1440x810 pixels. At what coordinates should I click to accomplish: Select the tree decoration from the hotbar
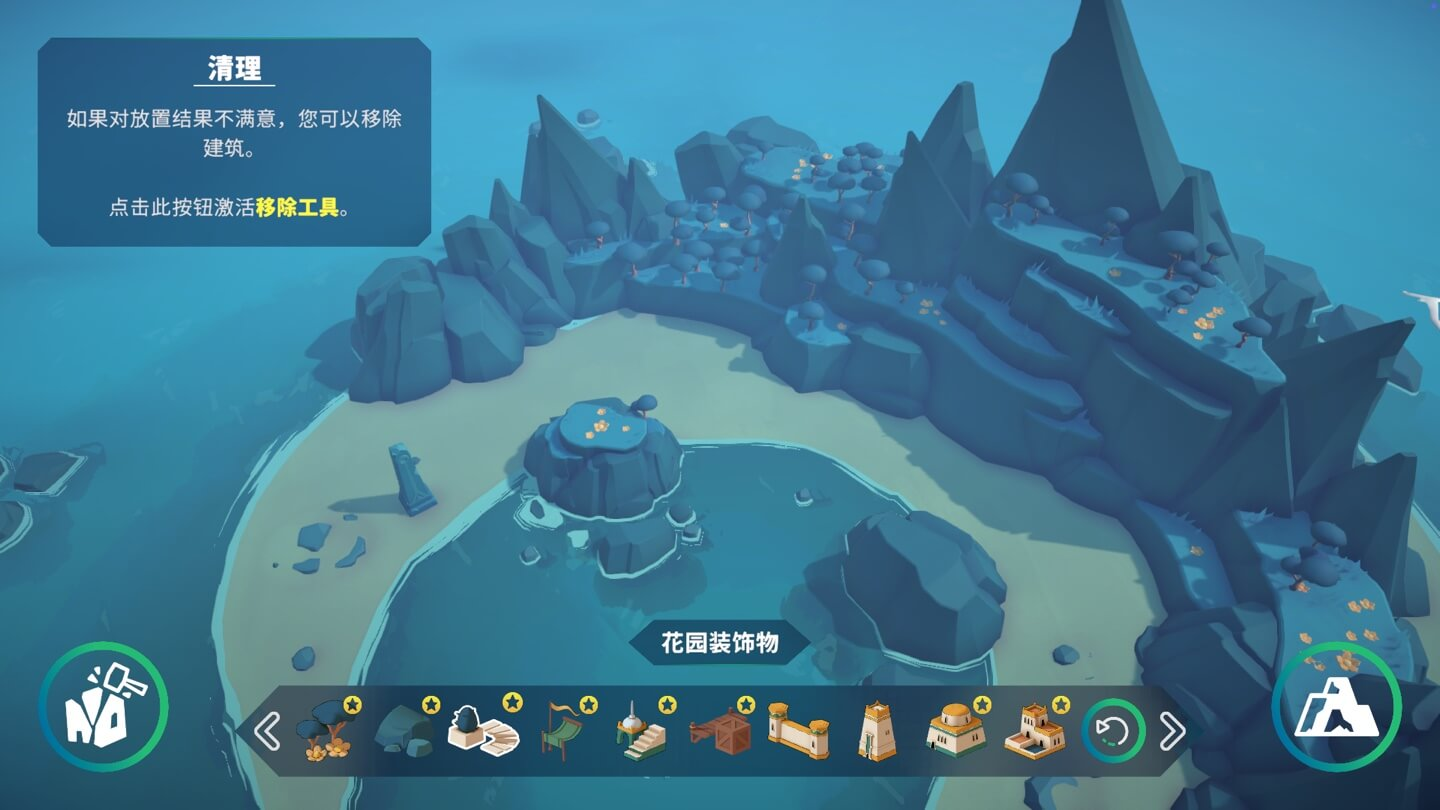pos(325,732)
